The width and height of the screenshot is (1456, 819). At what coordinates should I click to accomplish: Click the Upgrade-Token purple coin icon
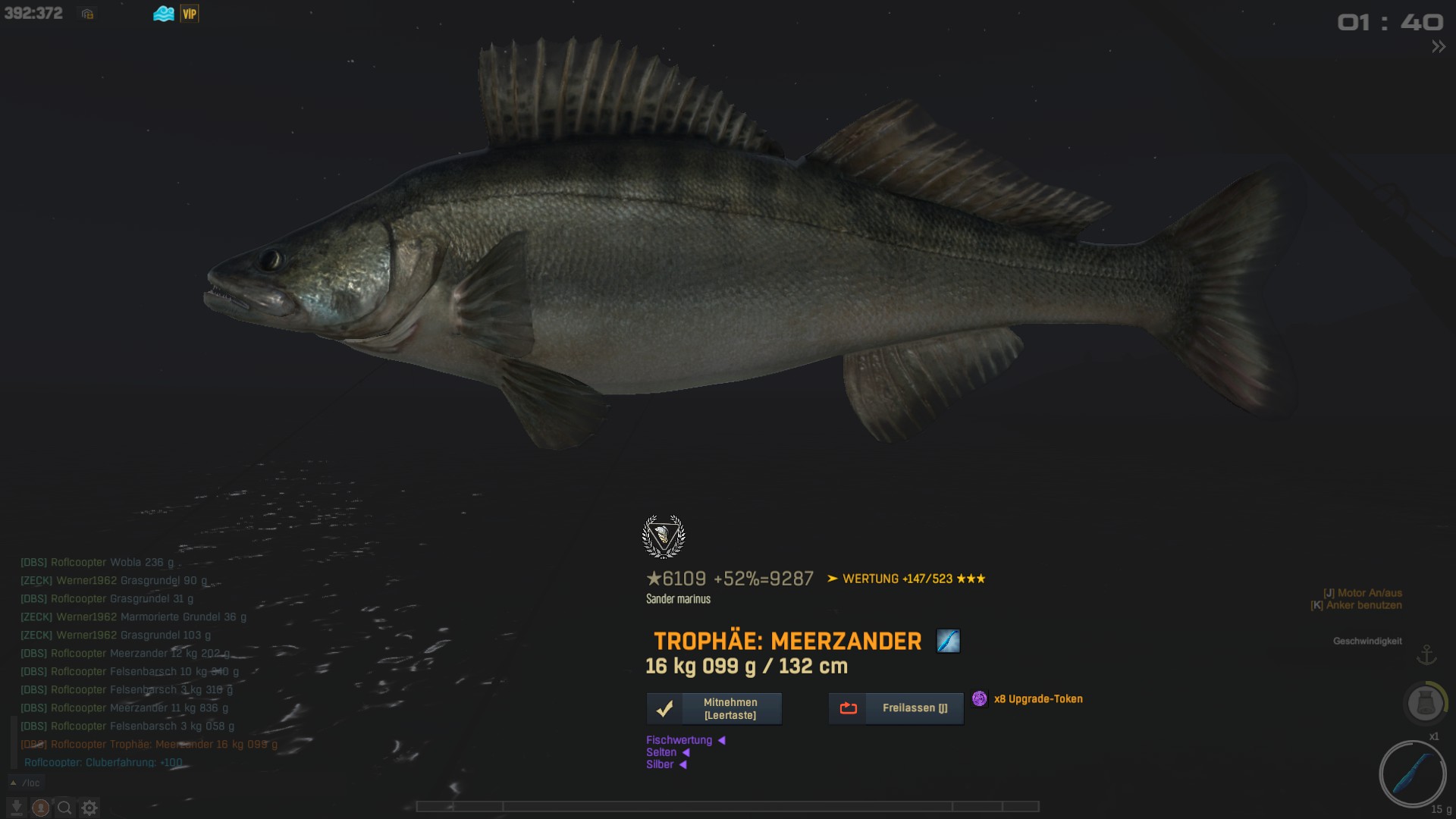point(980,698)
